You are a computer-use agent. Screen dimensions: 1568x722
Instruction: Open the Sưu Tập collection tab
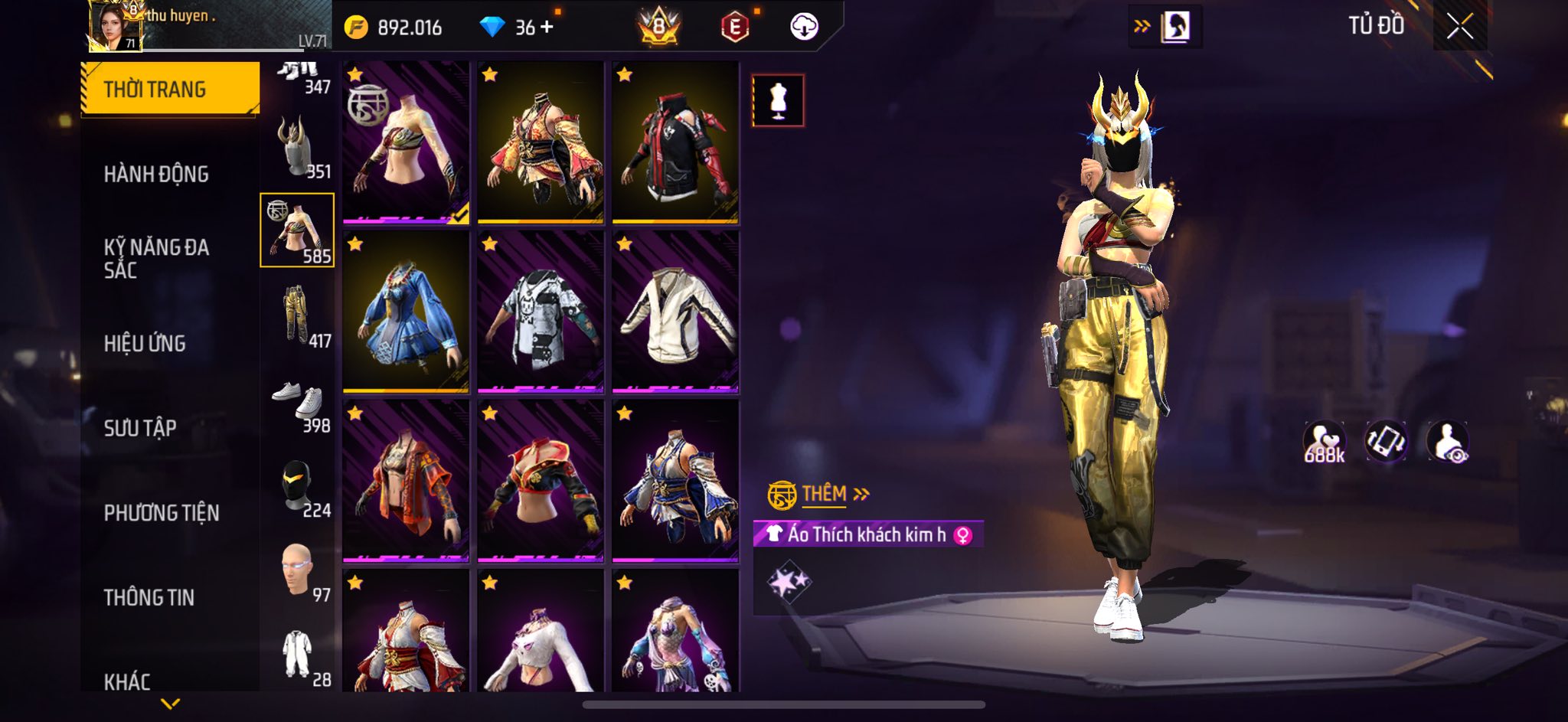click(140, 428)
